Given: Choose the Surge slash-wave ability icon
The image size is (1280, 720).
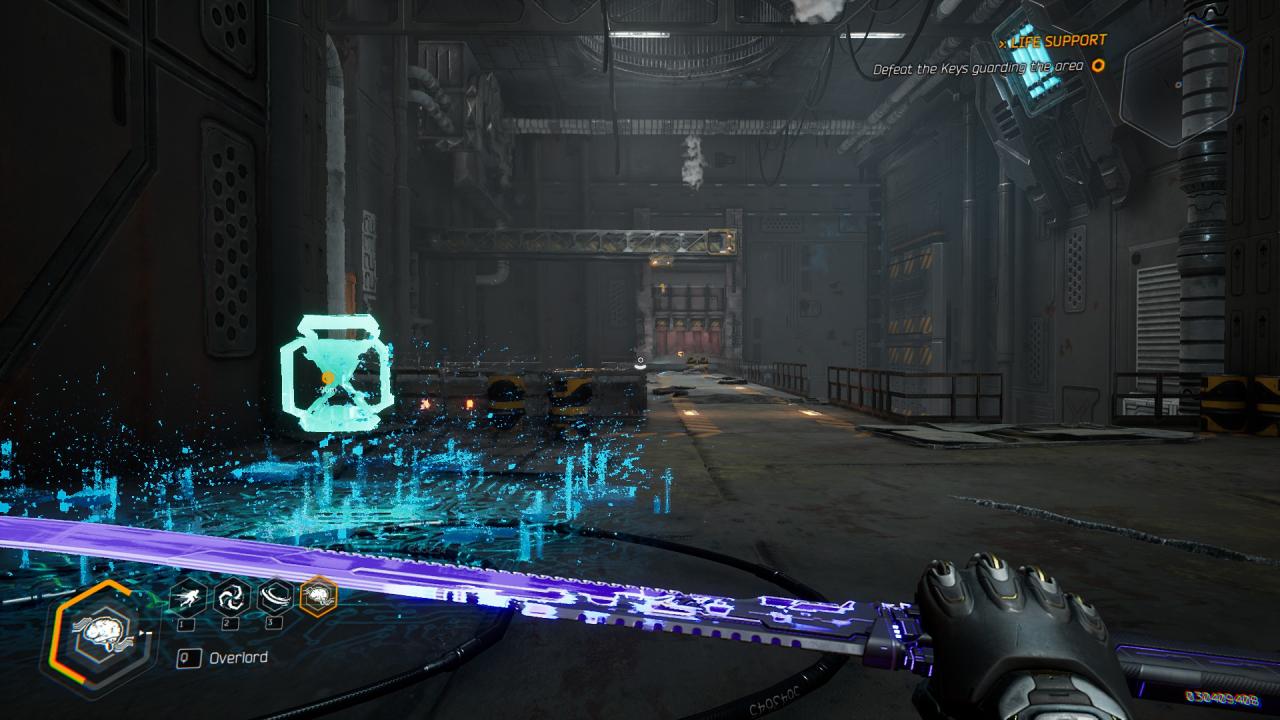Looking at the screenshot, I should coord(275,597).
